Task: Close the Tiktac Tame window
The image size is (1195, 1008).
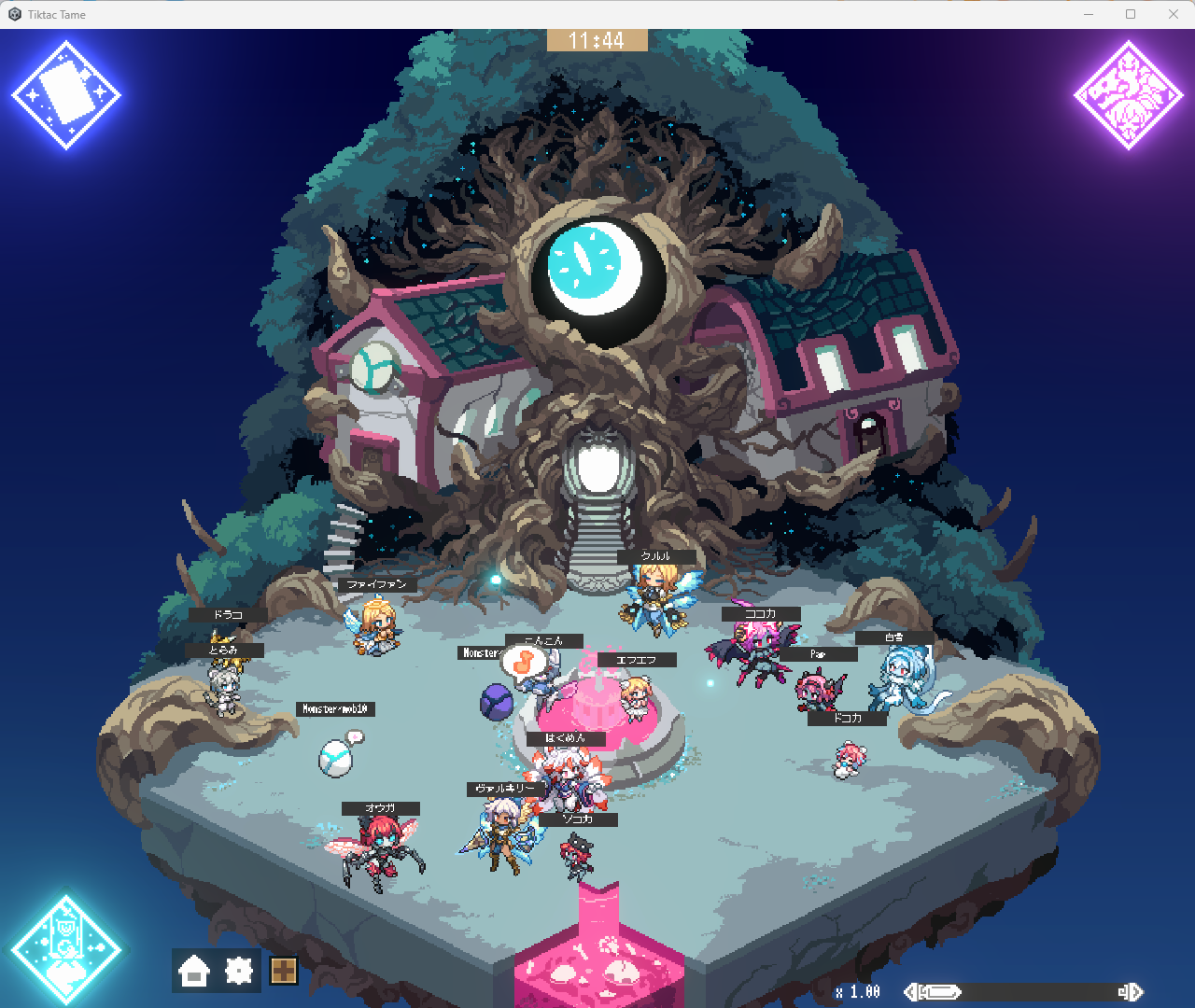Action: point(1174,14)
